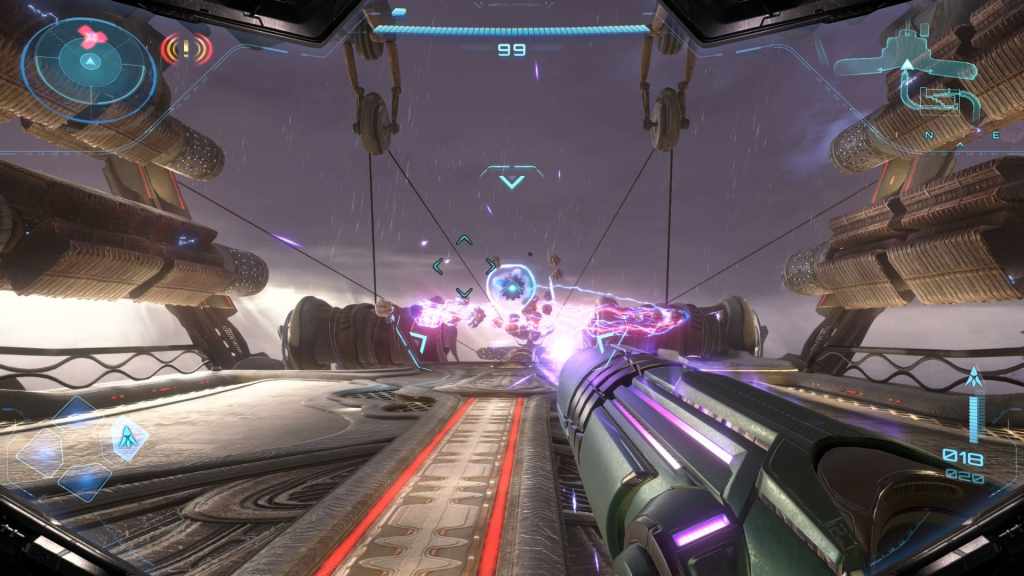
Task: Click the circular enemy radar
Action: tap(89, 61)
